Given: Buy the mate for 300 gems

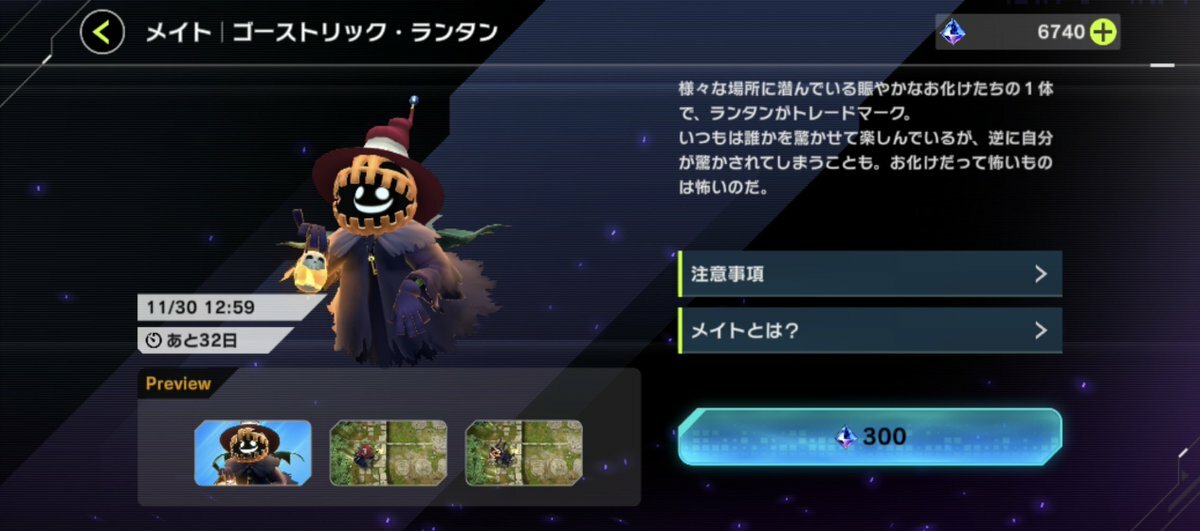Looking at the screenshot, I should coord(869,436).
